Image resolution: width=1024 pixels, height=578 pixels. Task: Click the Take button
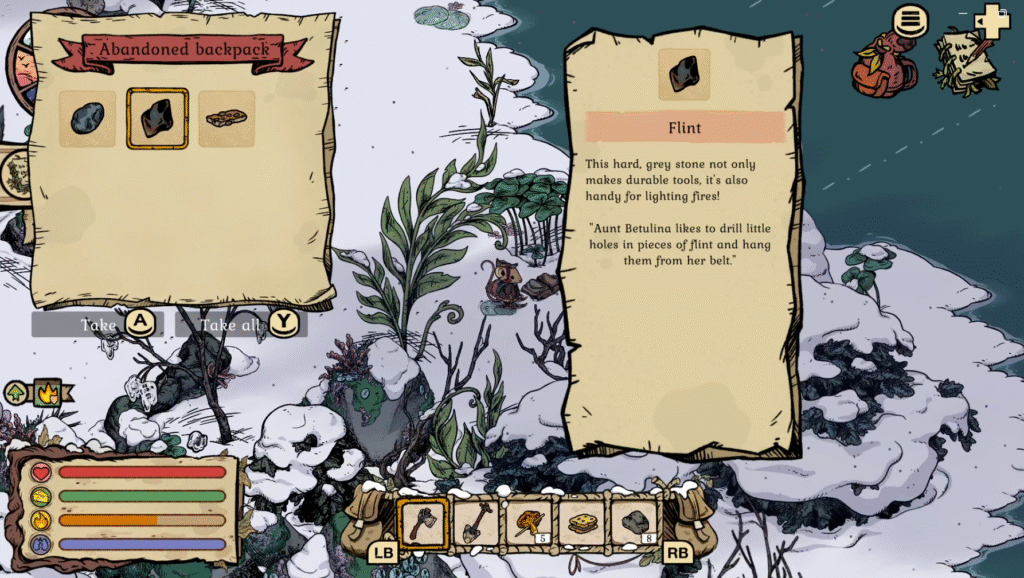point(97,324)
